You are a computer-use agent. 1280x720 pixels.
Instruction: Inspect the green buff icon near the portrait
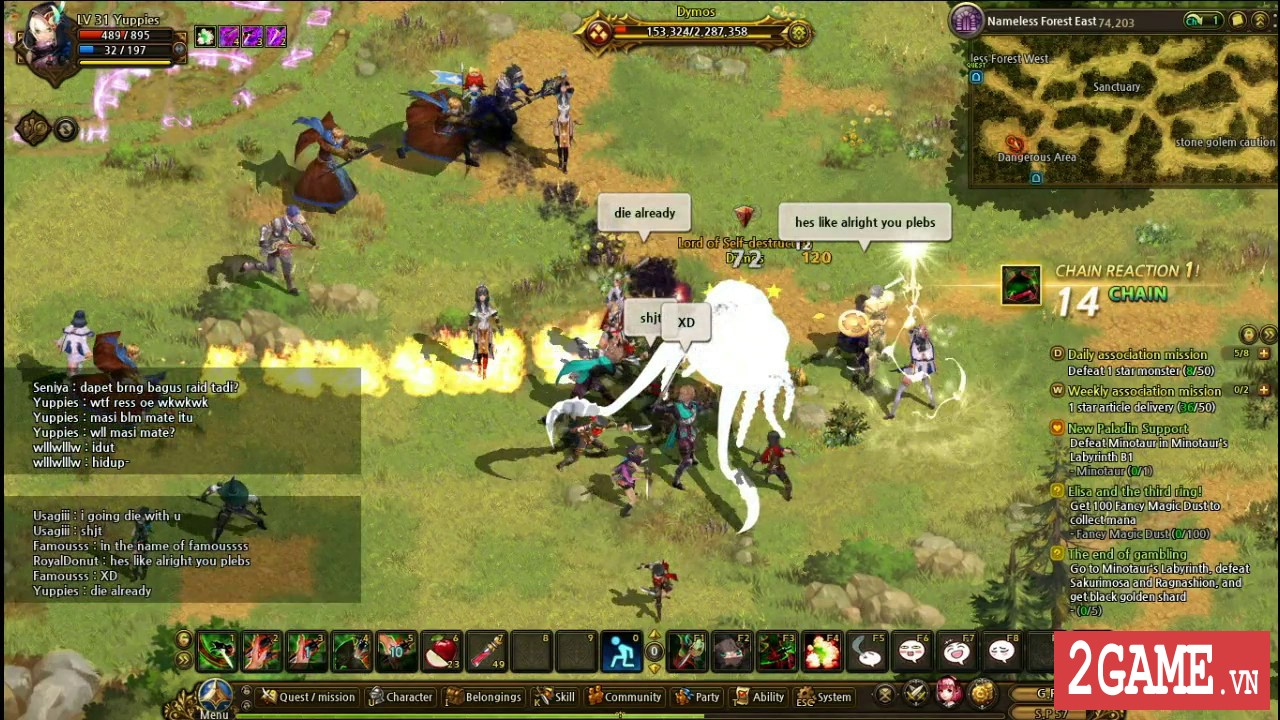[x=205, y=36]
